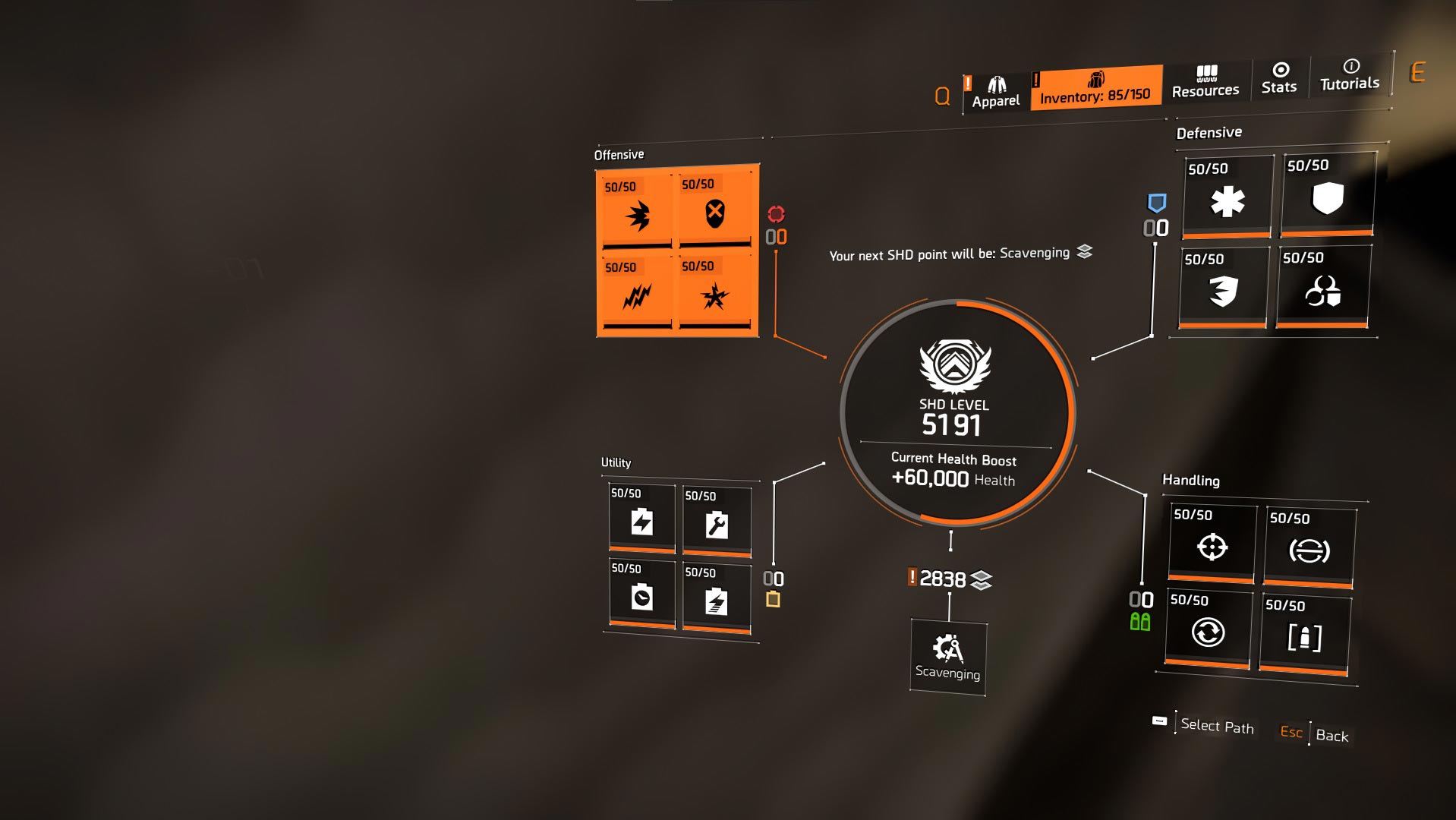Select the Defensive health asterisk tile

click(1228, 197)
